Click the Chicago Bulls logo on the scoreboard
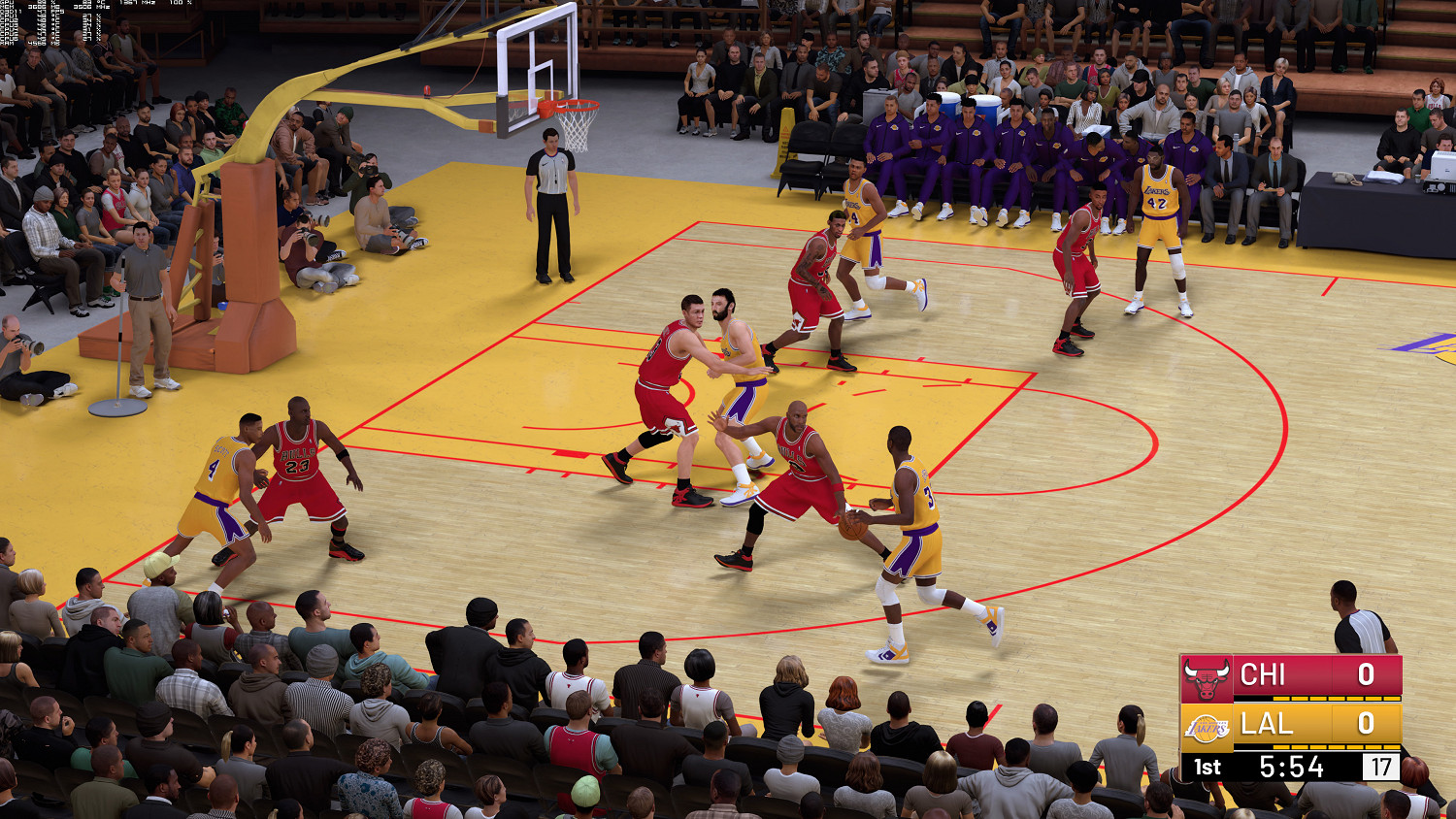The image size is (1456, 819). click(x=1207, y=676)
